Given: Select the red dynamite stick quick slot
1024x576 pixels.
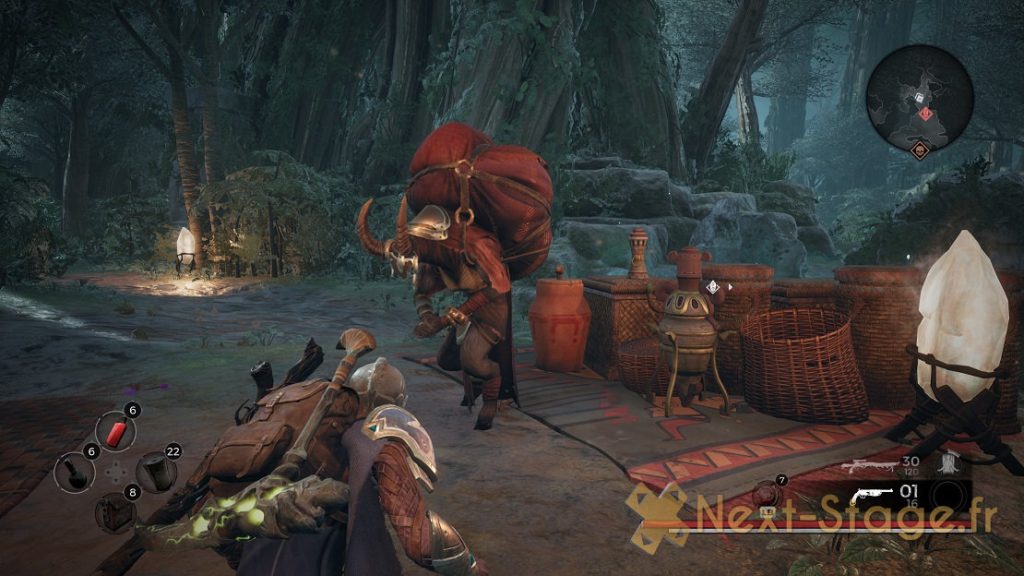Looking at the screenshot, I should [x=116, y=432].
